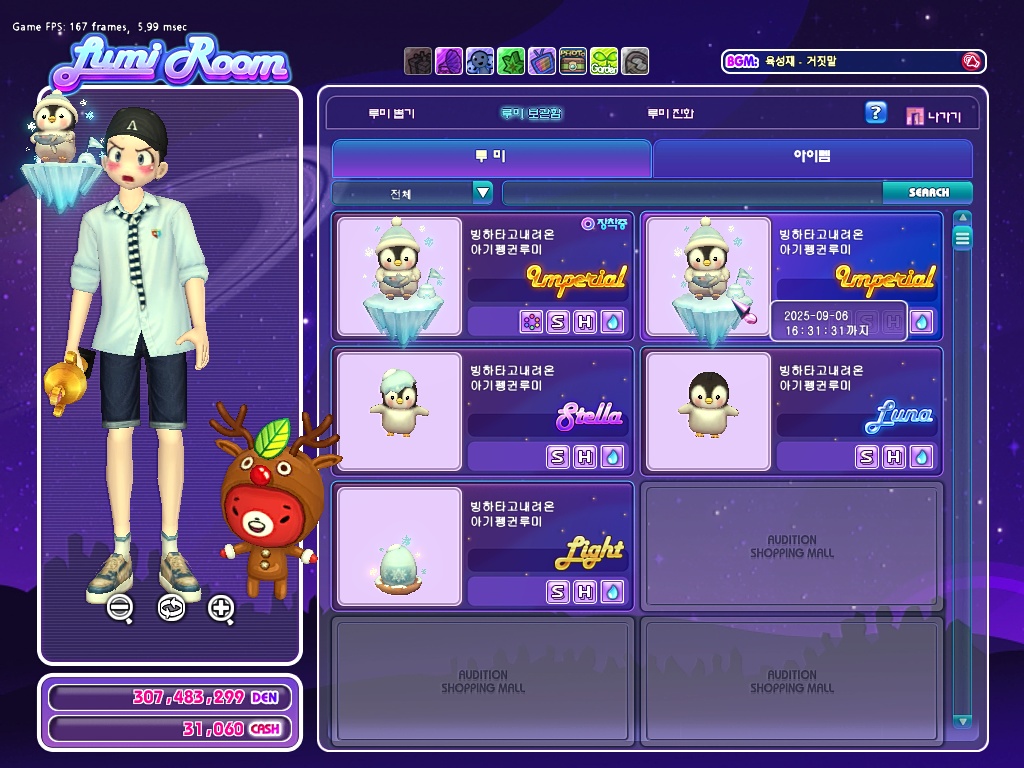This screenshot has height=768, width=1024.
Task: Rotate the character preview
Action: tap(171, 607)
